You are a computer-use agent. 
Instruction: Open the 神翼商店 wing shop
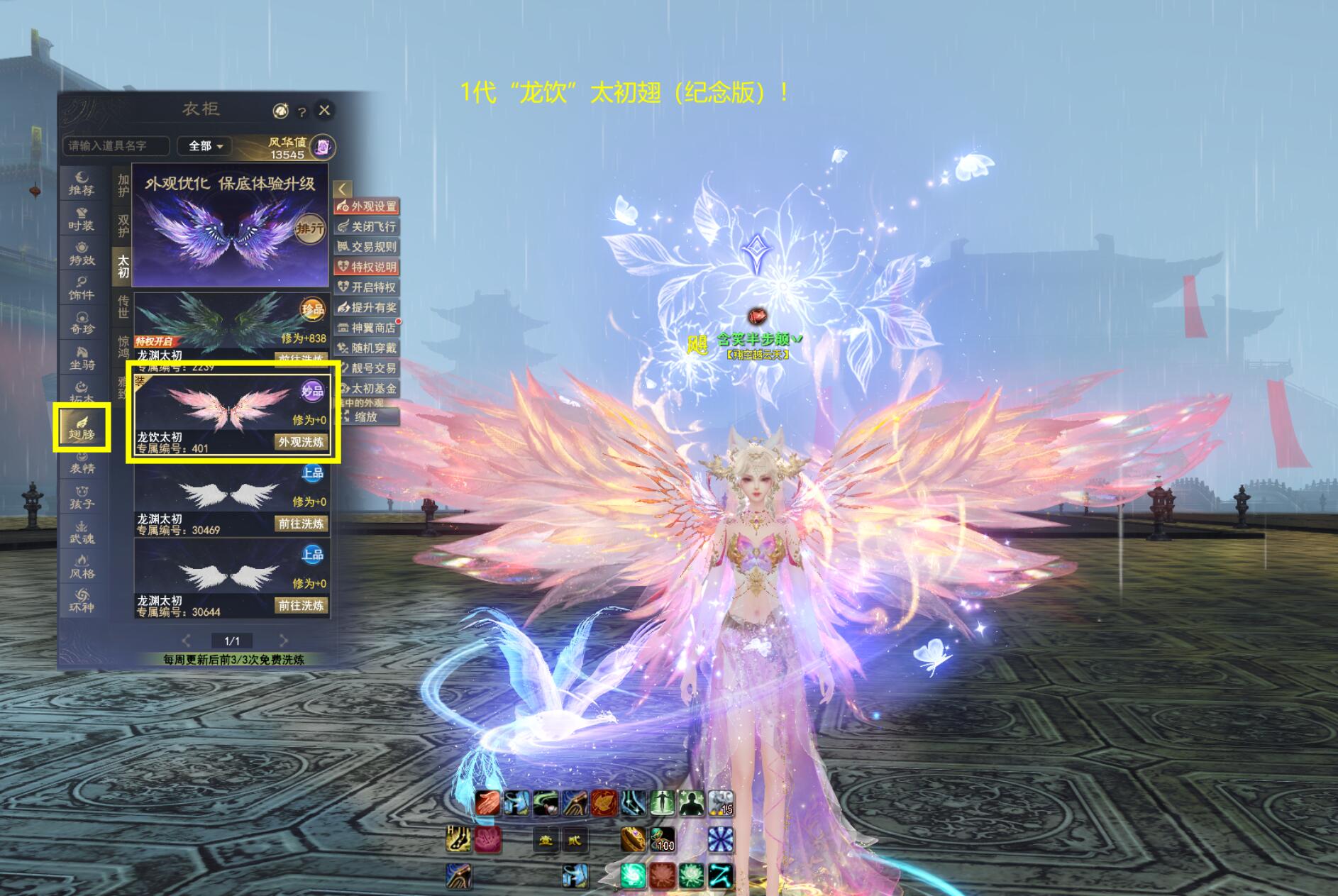click(x=367, y=328)
